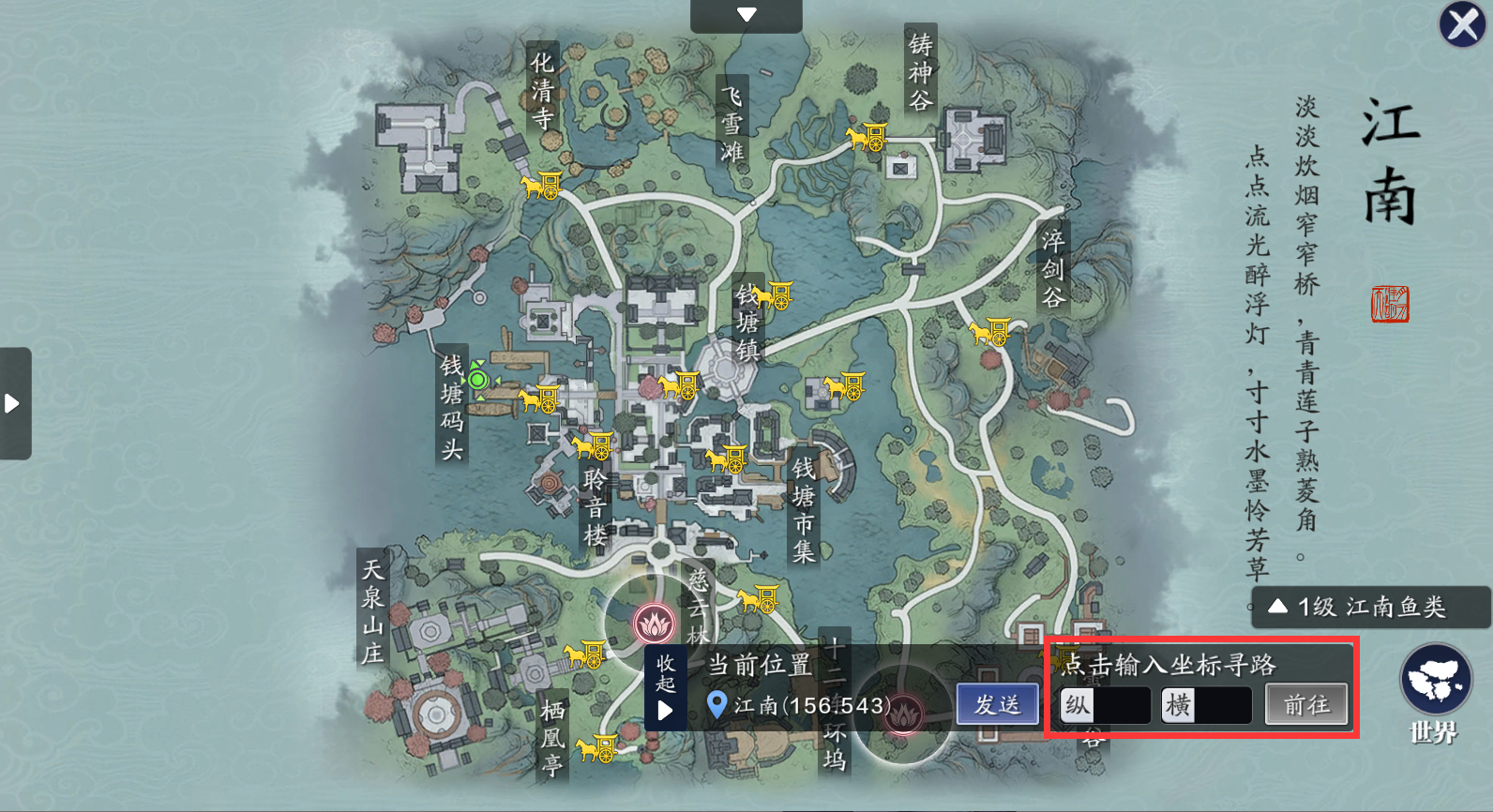The width and height of the screenshot is (1493, 812).
Task: Expand the left edge side panel arrow
Action: click(13, 403)
